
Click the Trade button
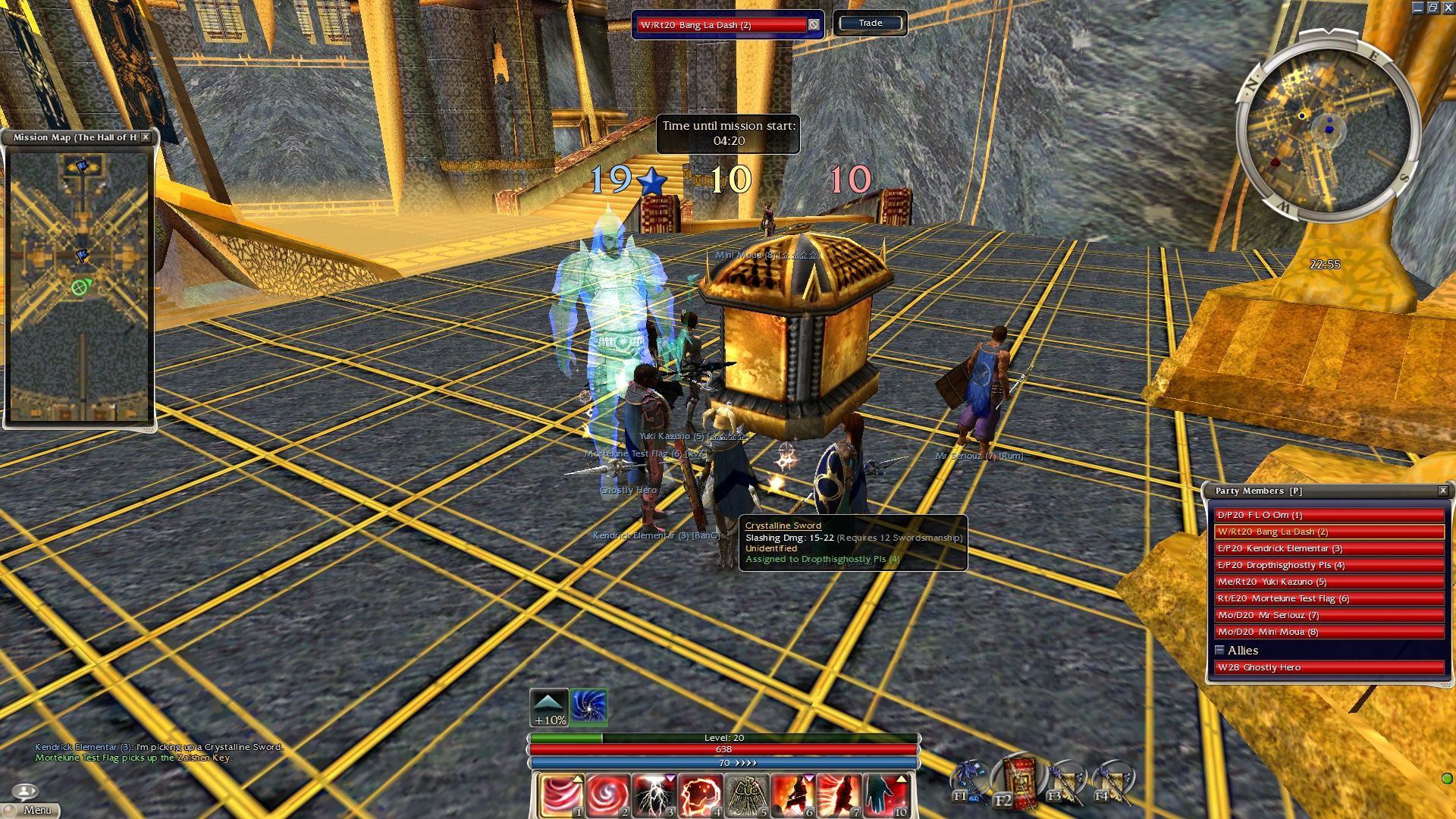[x=870, y=24]
